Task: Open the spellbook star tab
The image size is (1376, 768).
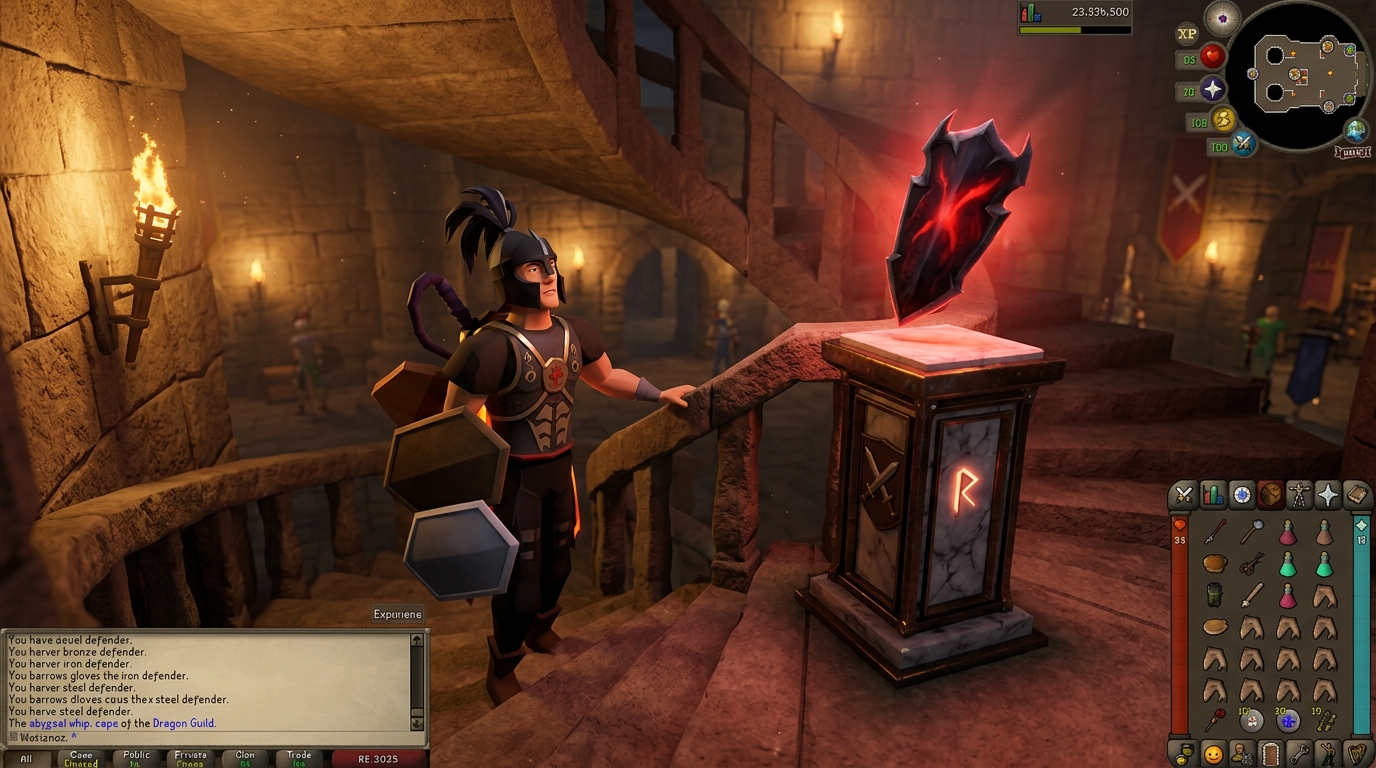Action: (x=1328, y=494)
